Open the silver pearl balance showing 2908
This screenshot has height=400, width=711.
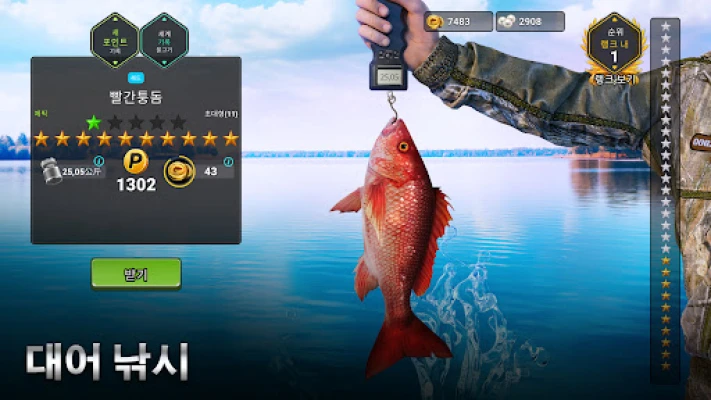530,22
